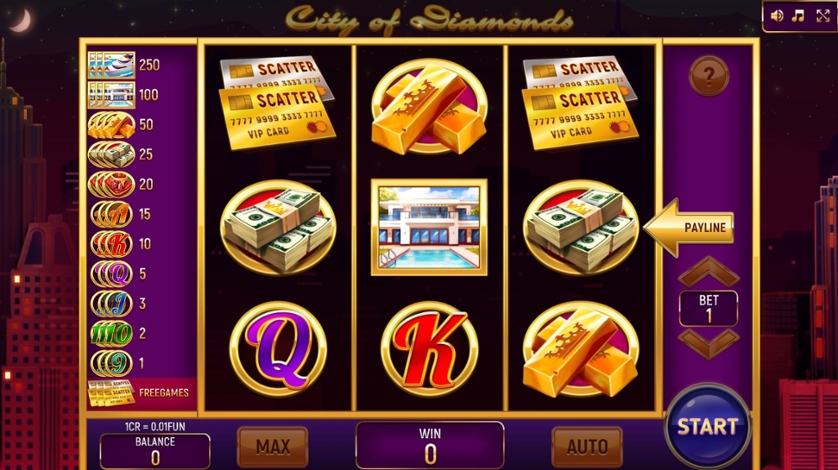Set the maximum bet with MAX

tap(272, 446)
